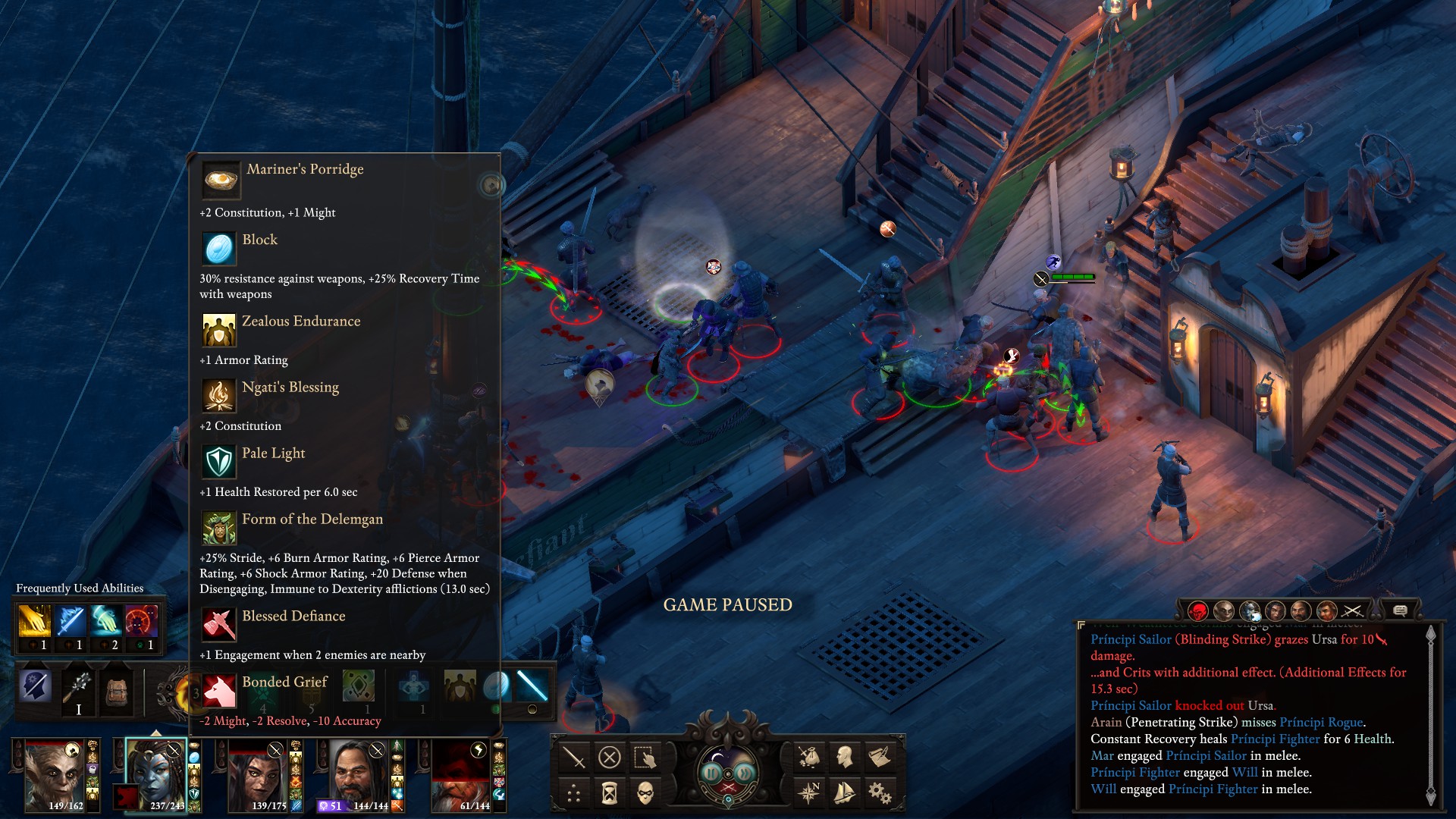The height and width of the screenshot is (819, 1456).
Task: Toggle the pause button on the clock
Action: 711,773
